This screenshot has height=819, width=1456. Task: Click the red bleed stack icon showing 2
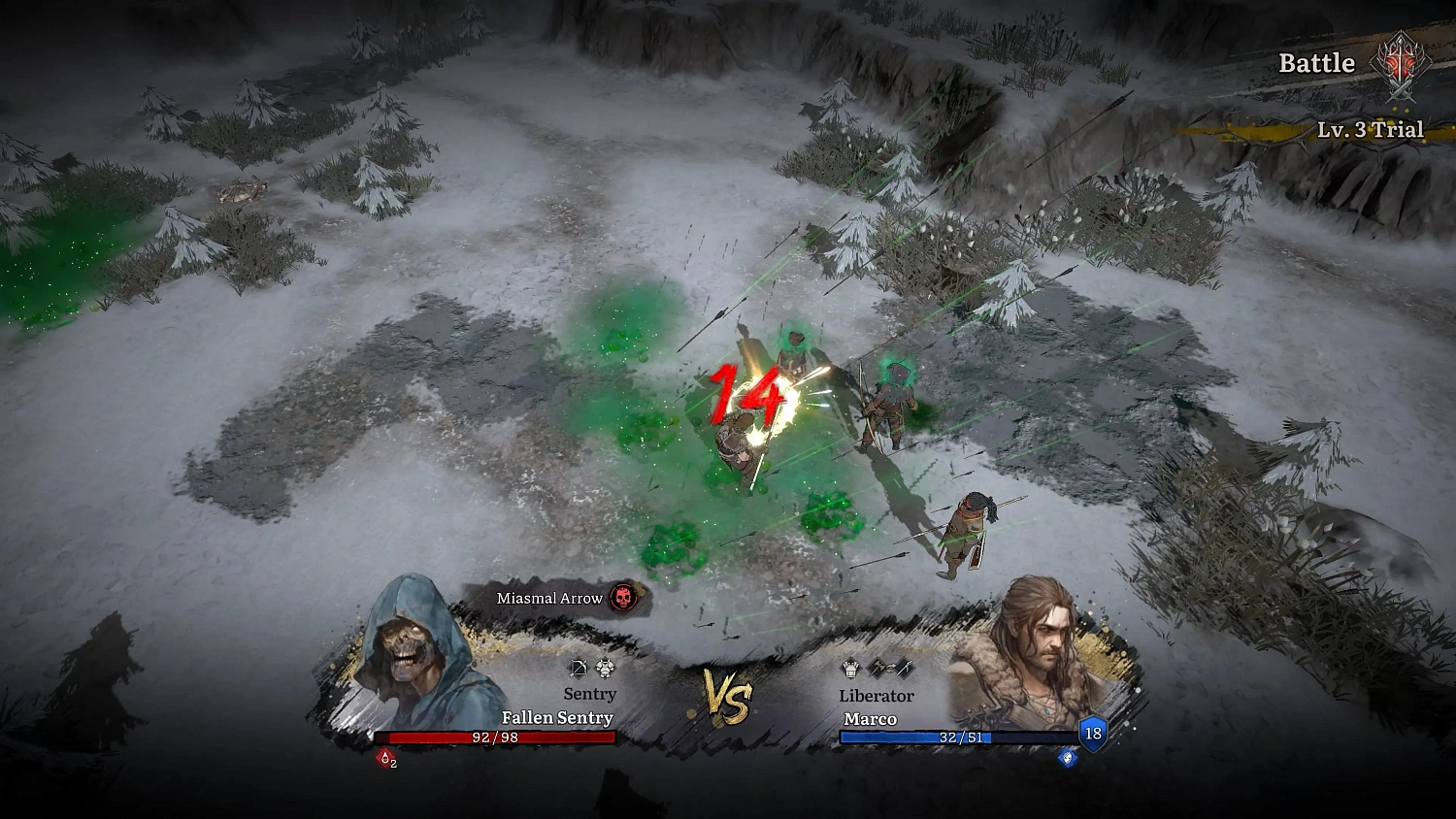[384, 758]
